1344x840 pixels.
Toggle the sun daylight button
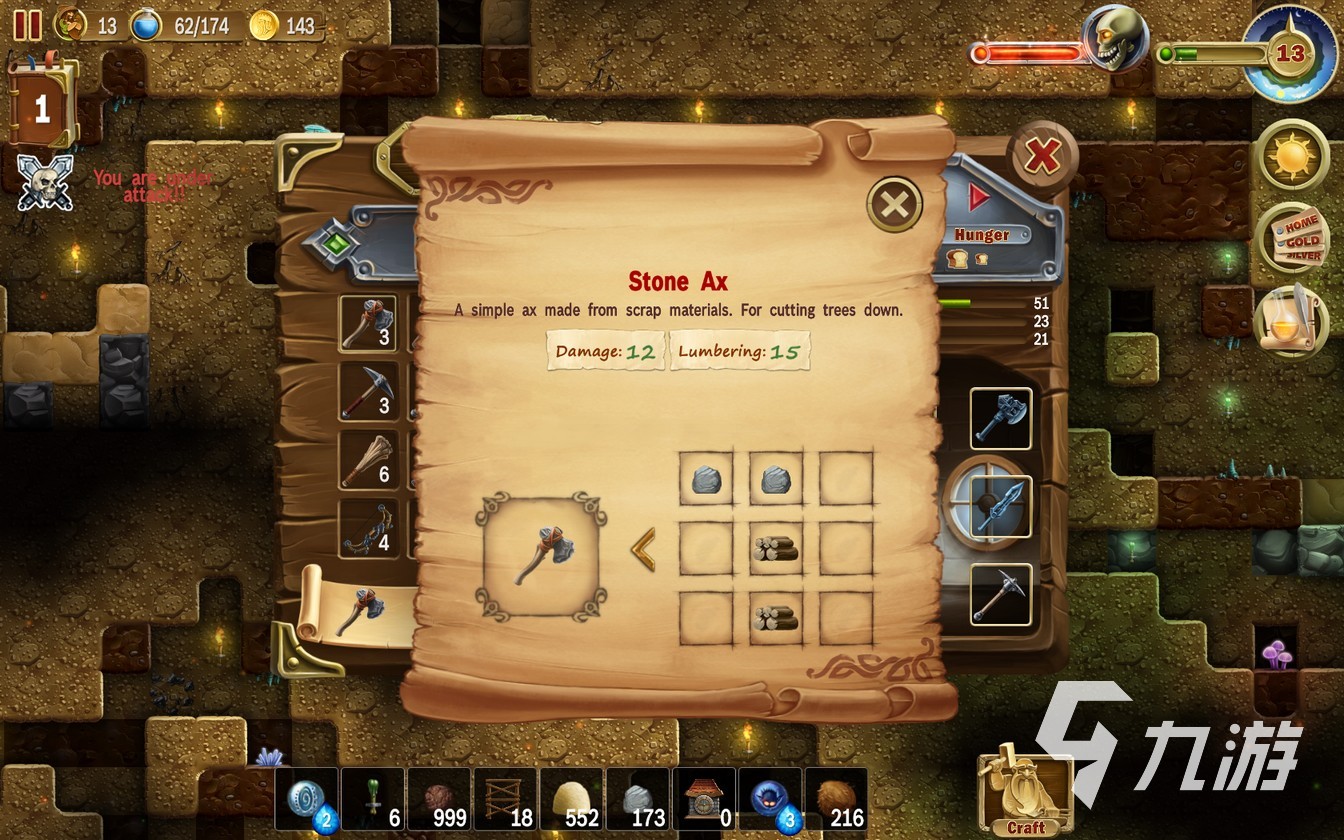(x=1292, y=155)
